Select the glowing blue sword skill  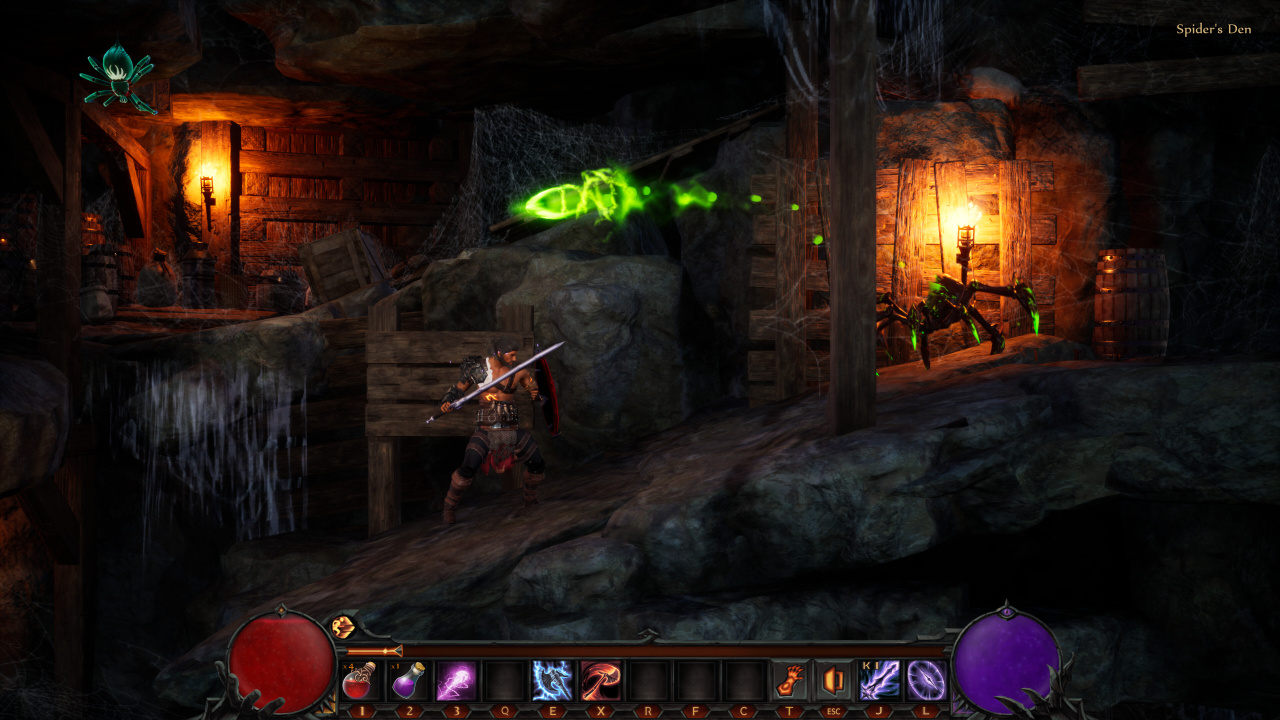tap(880, 681)
